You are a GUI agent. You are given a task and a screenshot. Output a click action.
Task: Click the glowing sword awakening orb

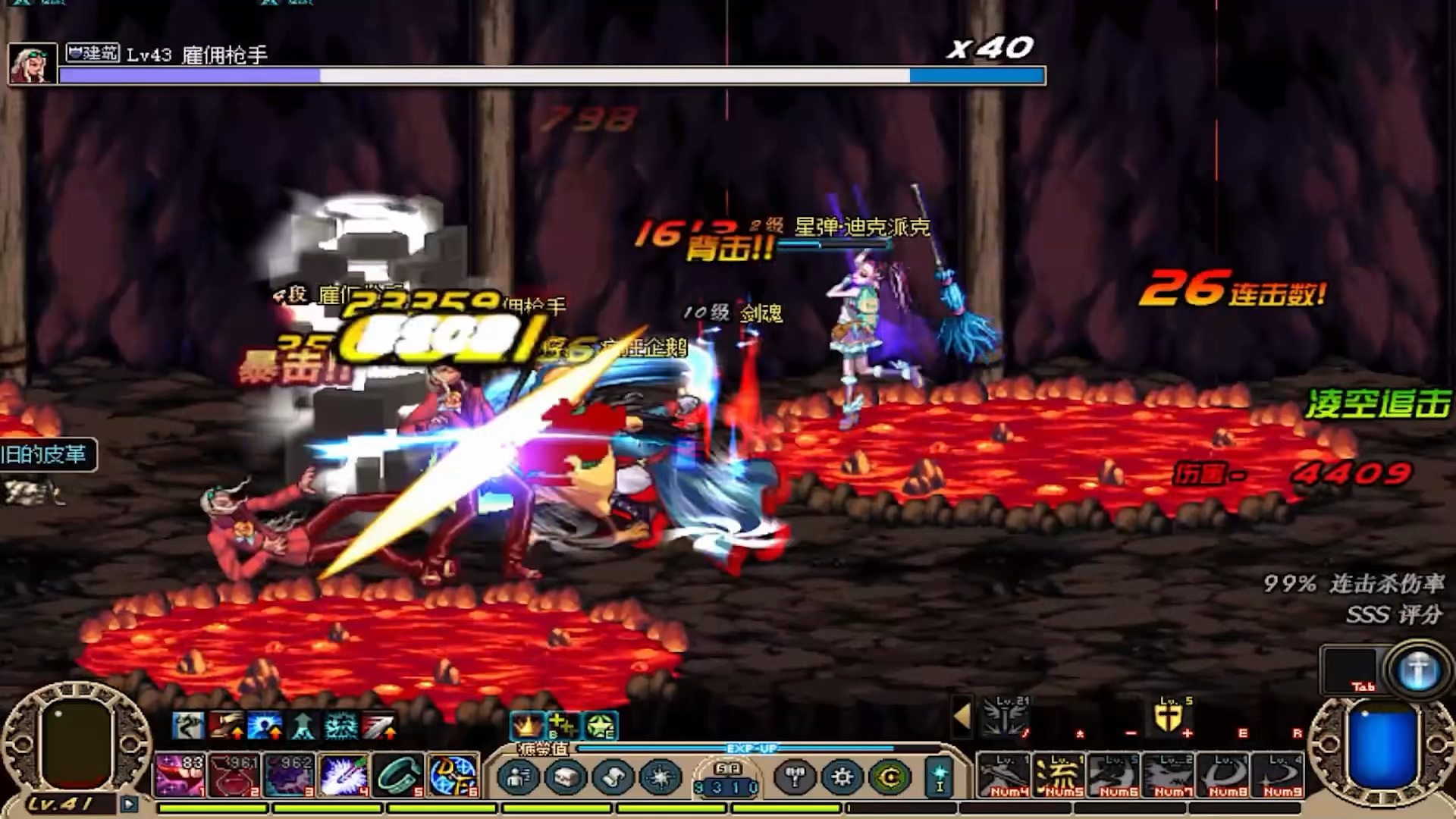[1418, 671]
